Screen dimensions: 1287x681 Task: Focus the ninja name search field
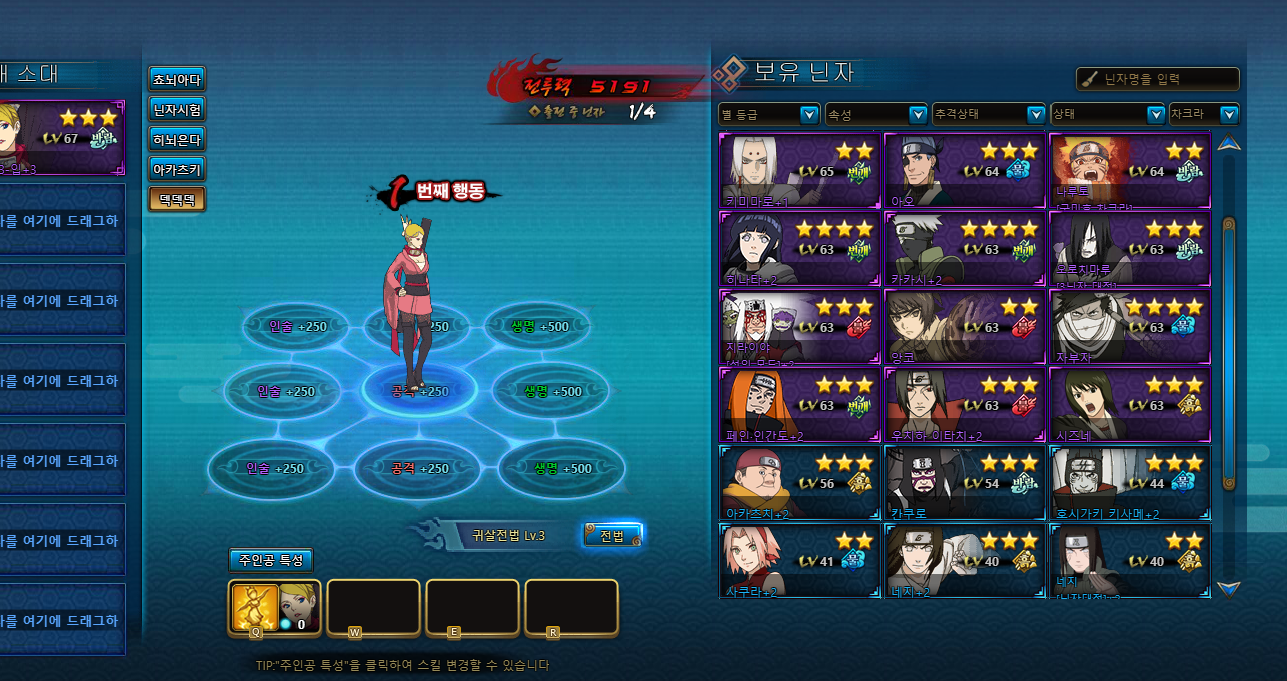click(1166, 79)
